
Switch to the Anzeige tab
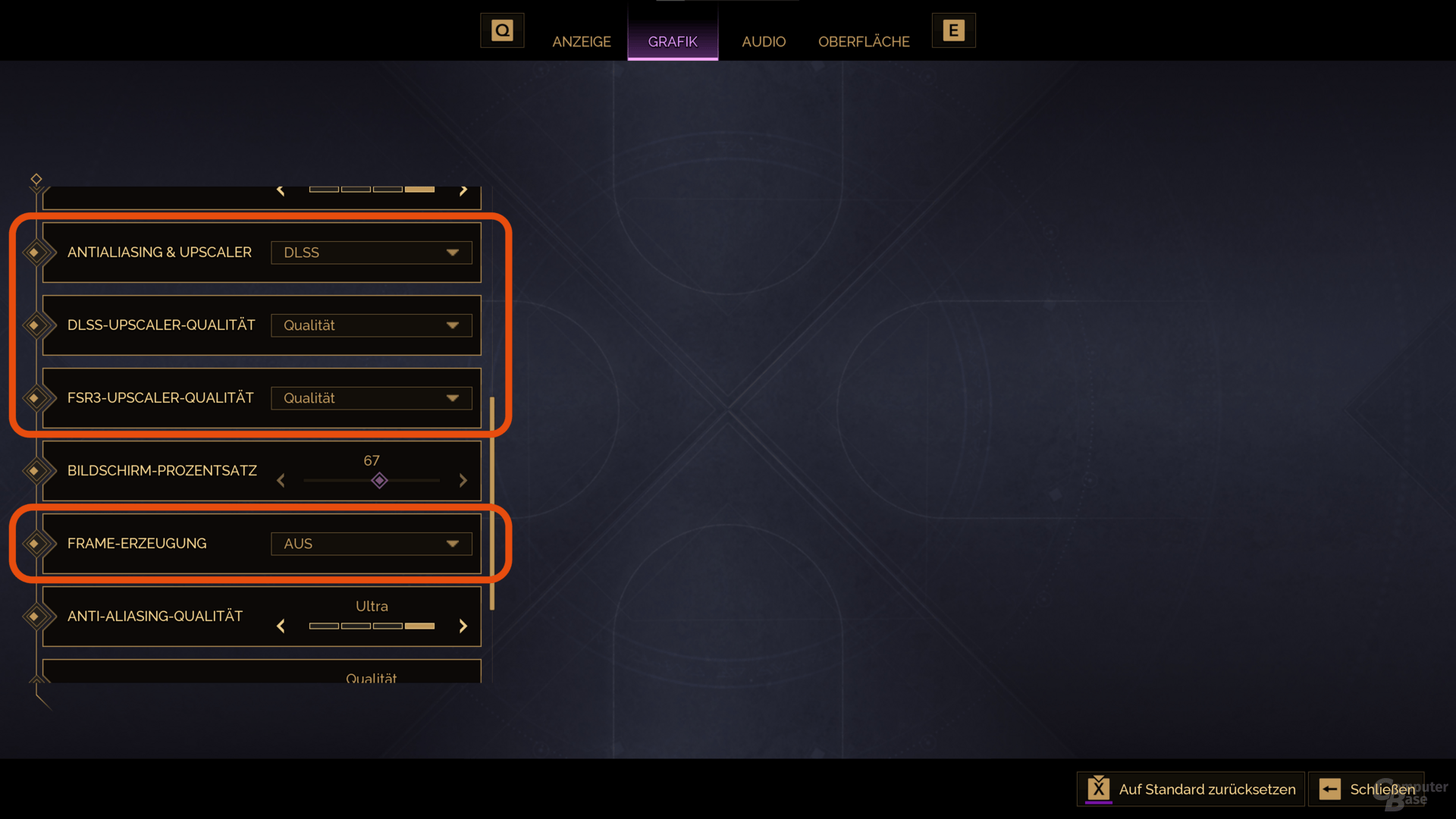pos(581,42)
